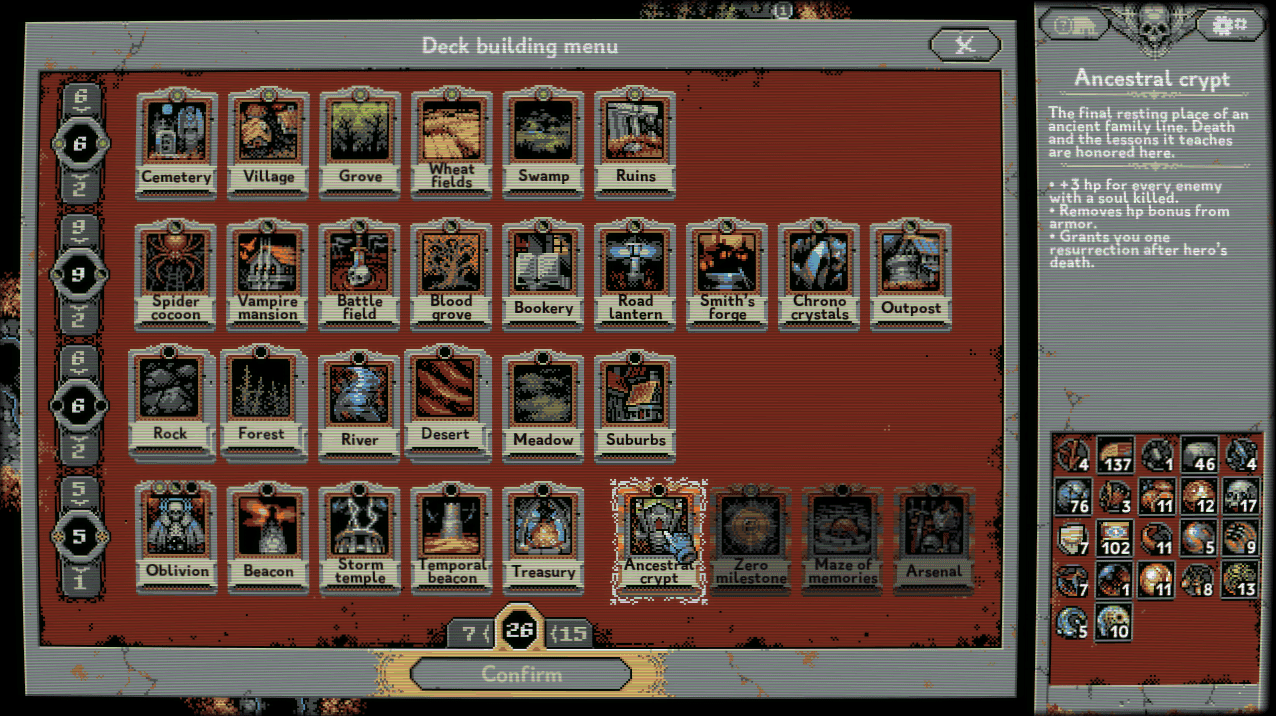
Task: Select the Suburbs card
Action: pyautogui.click(x=635, y=403)
